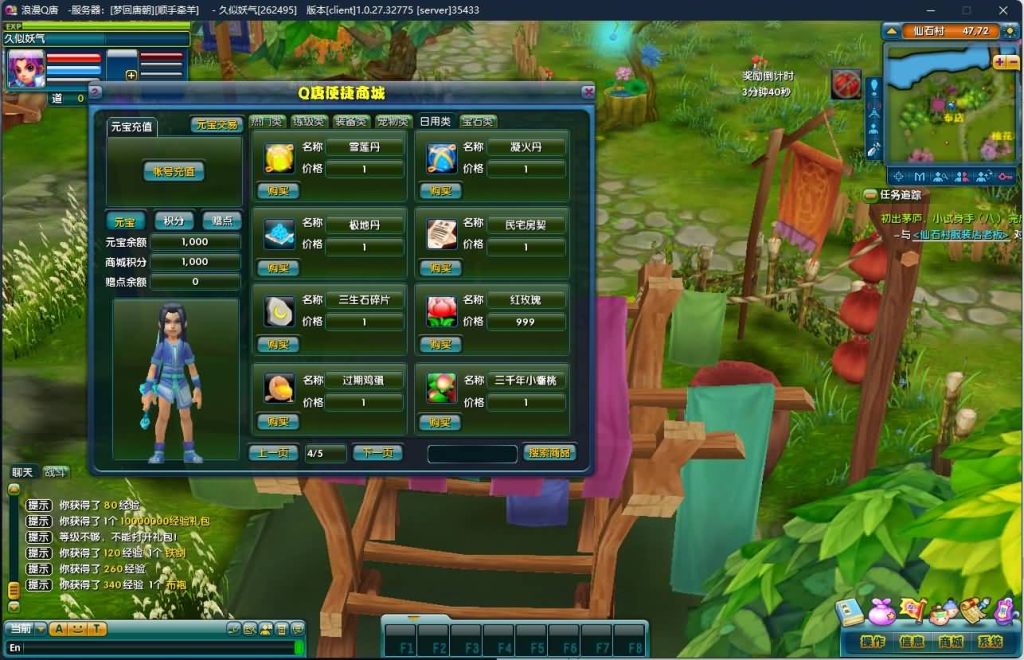Select the 热门类 popular category tab
Image resolution: width=1024 pixels, height=660 pixels.
point(268,122)
